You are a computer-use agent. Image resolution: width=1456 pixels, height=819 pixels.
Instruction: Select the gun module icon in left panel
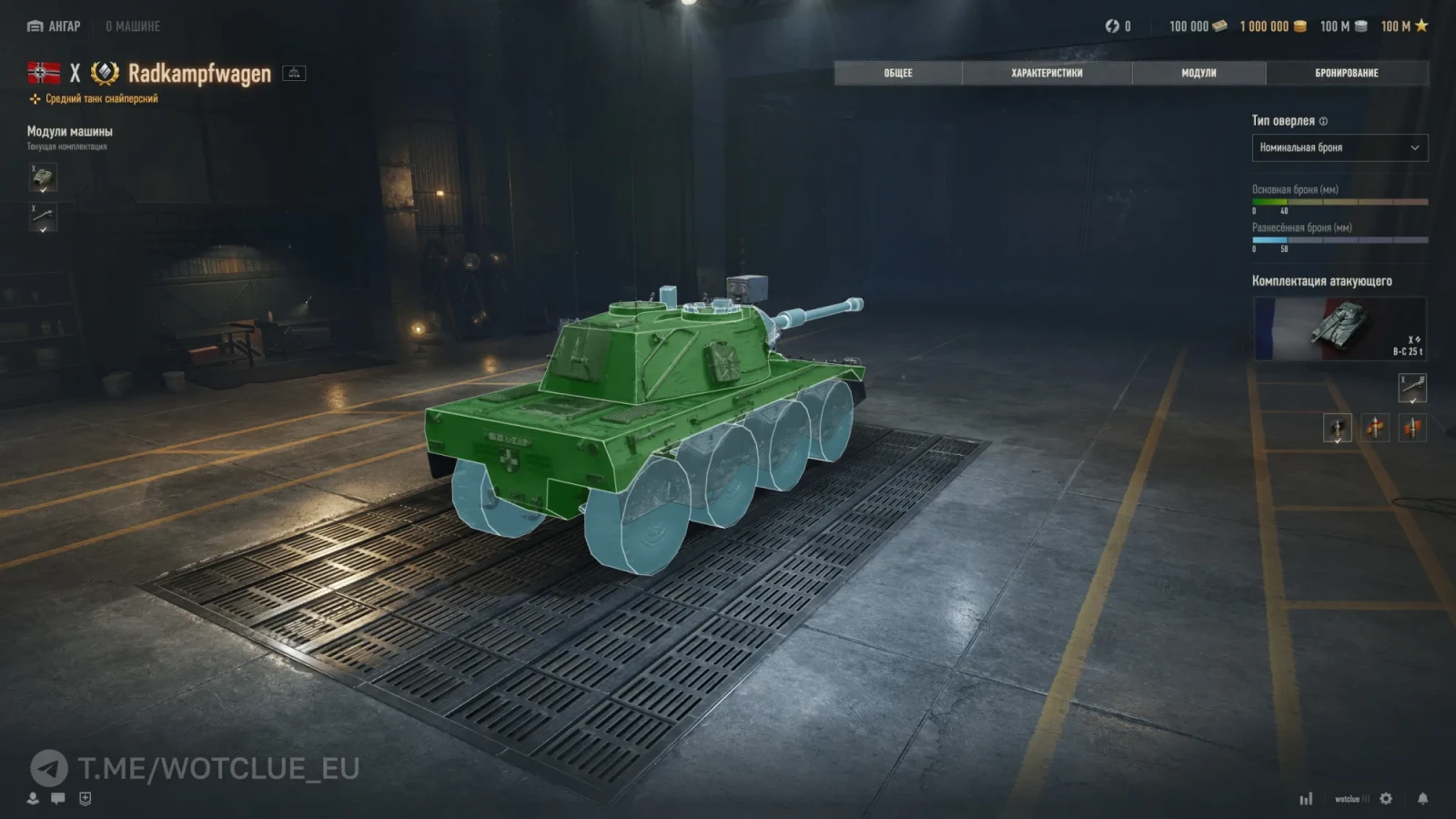43,216
